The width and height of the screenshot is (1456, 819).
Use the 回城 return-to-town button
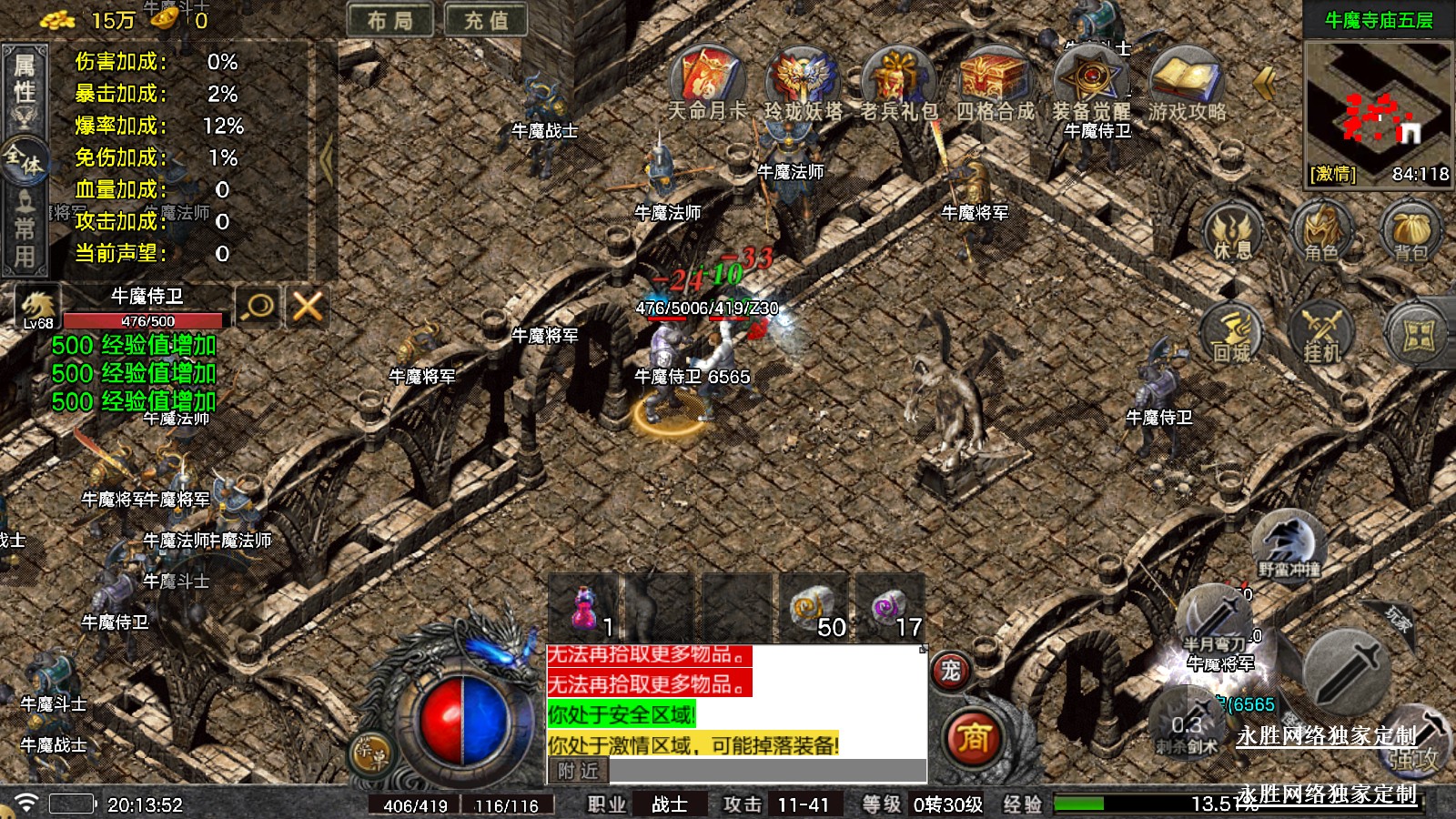(x=1232, y=332)
